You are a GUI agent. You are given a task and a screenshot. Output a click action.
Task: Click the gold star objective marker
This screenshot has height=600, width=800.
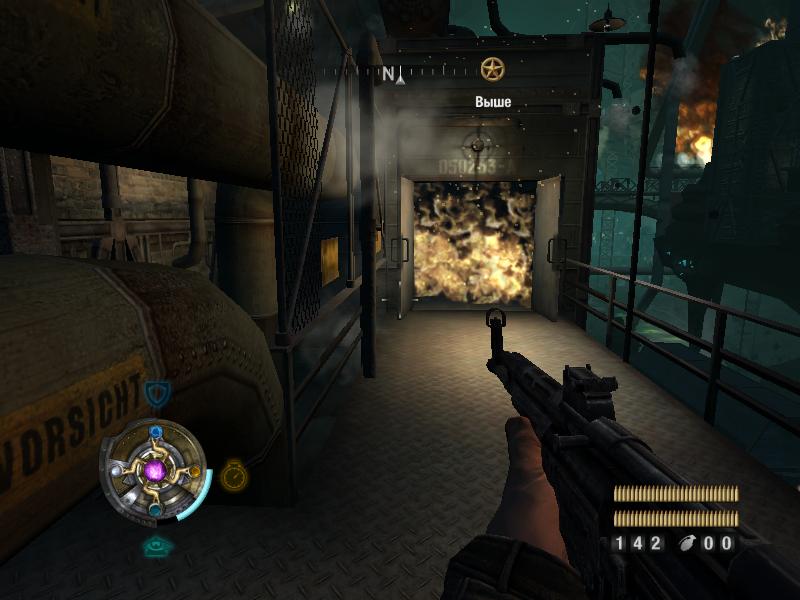click(490, 69)
